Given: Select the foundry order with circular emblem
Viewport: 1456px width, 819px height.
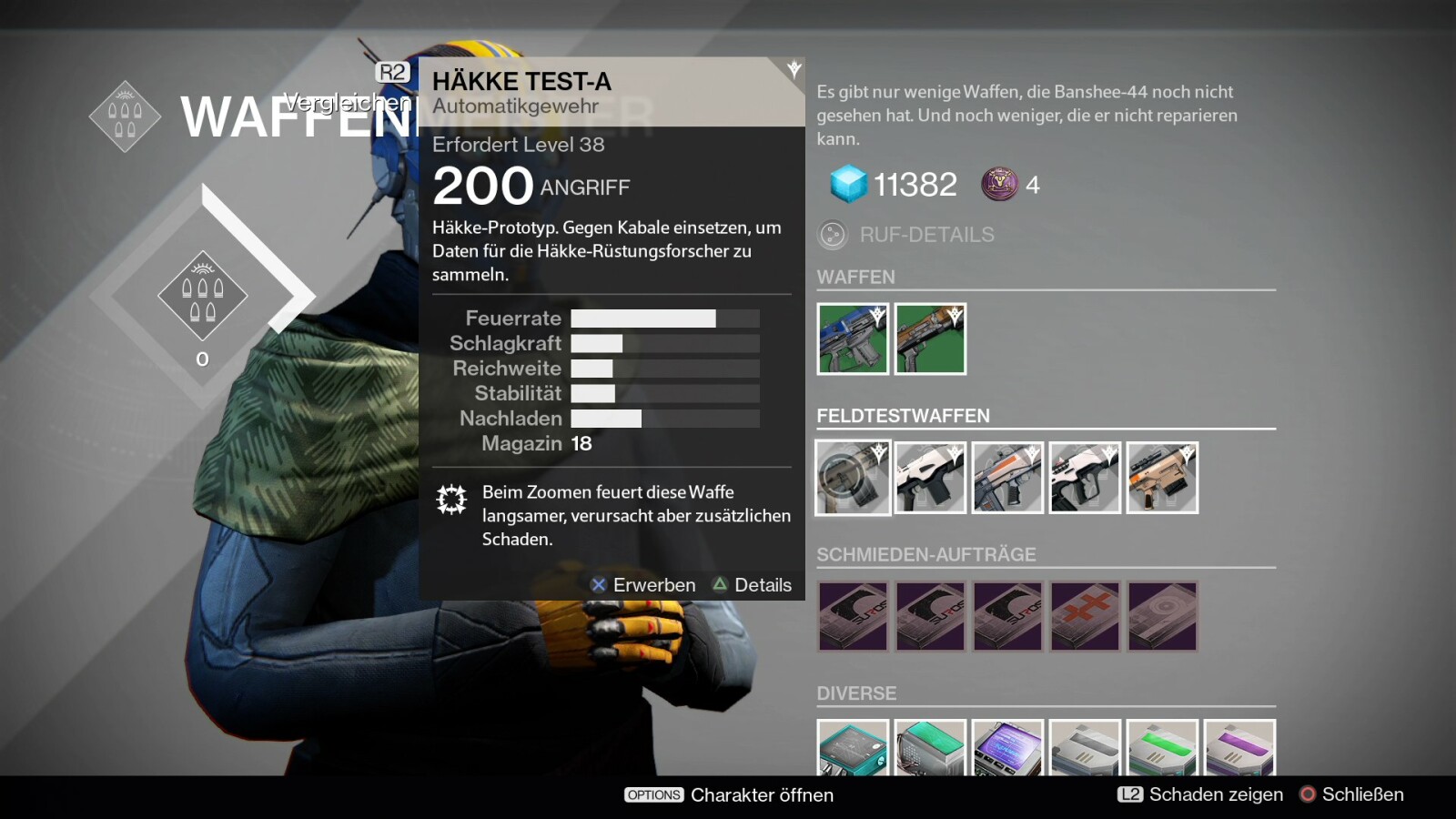Looking at the screenshot, I should point(1162,616).
